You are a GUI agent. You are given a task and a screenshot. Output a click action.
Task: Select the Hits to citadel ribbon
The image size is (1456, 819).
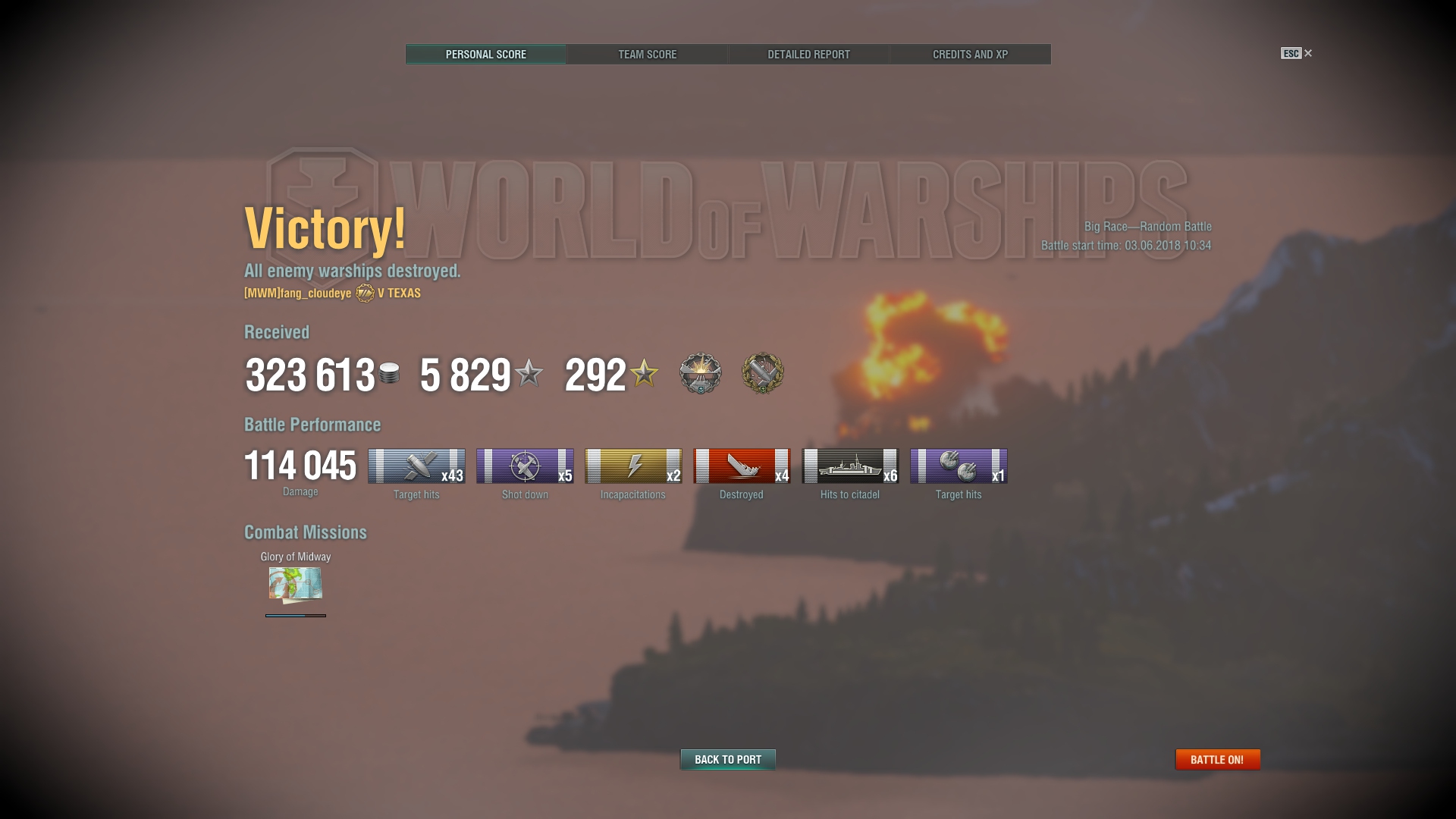point(850,466)
